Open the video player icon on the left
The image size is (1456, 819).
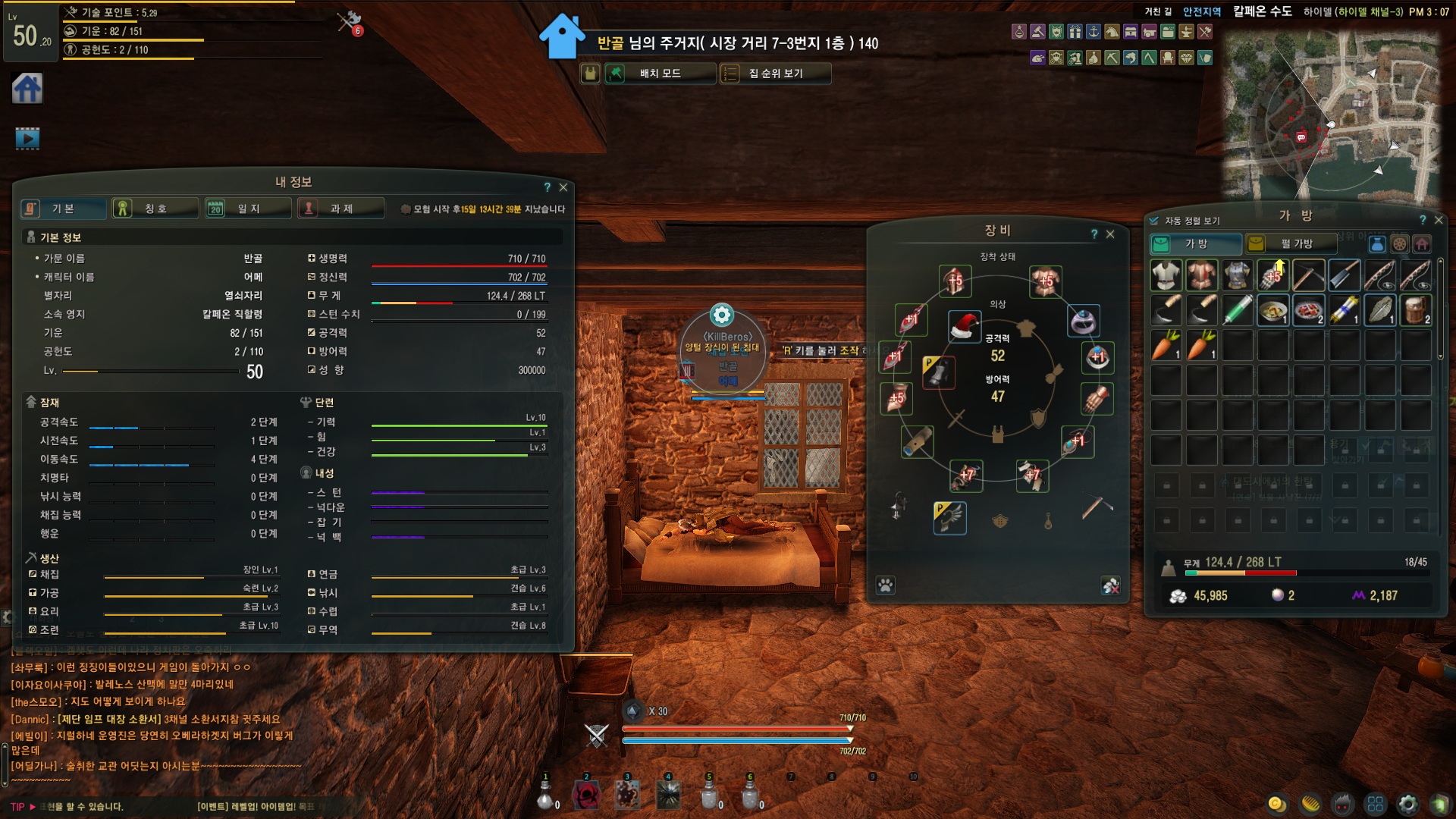[27, 138]
